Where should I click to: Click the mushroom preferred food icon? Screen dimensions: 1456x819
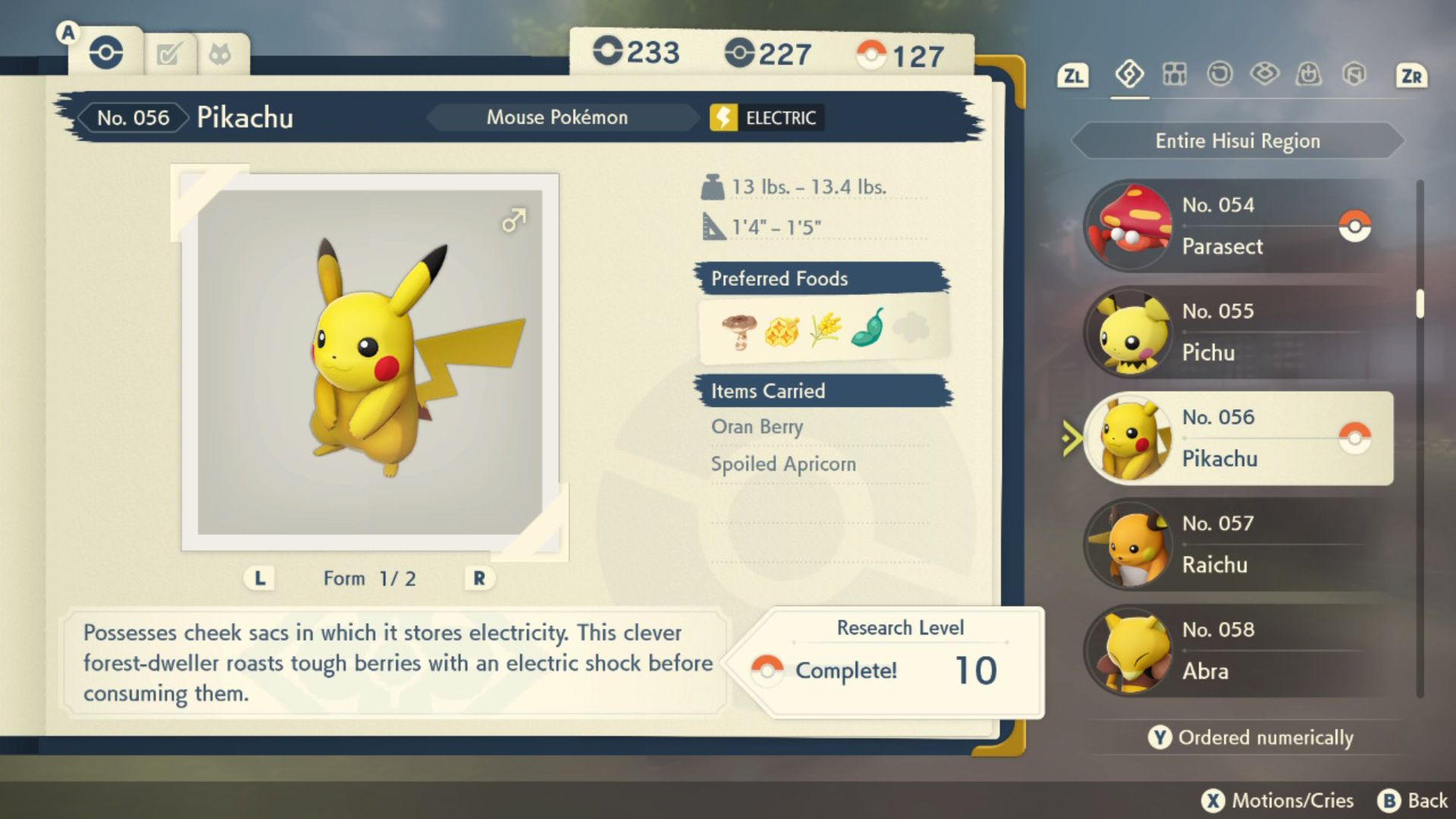pyautogui.click(x=739, y=330)
